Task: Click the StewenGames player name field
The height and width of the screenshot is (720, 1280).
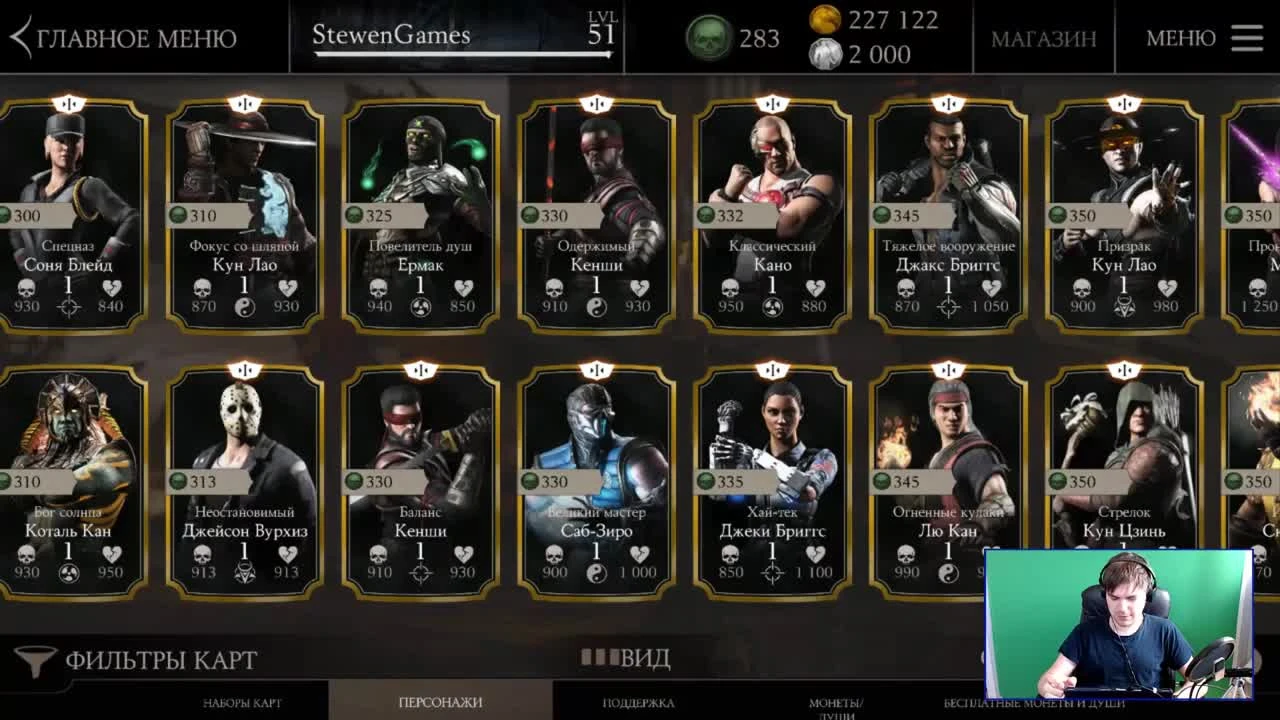Action: click(390, 35)
